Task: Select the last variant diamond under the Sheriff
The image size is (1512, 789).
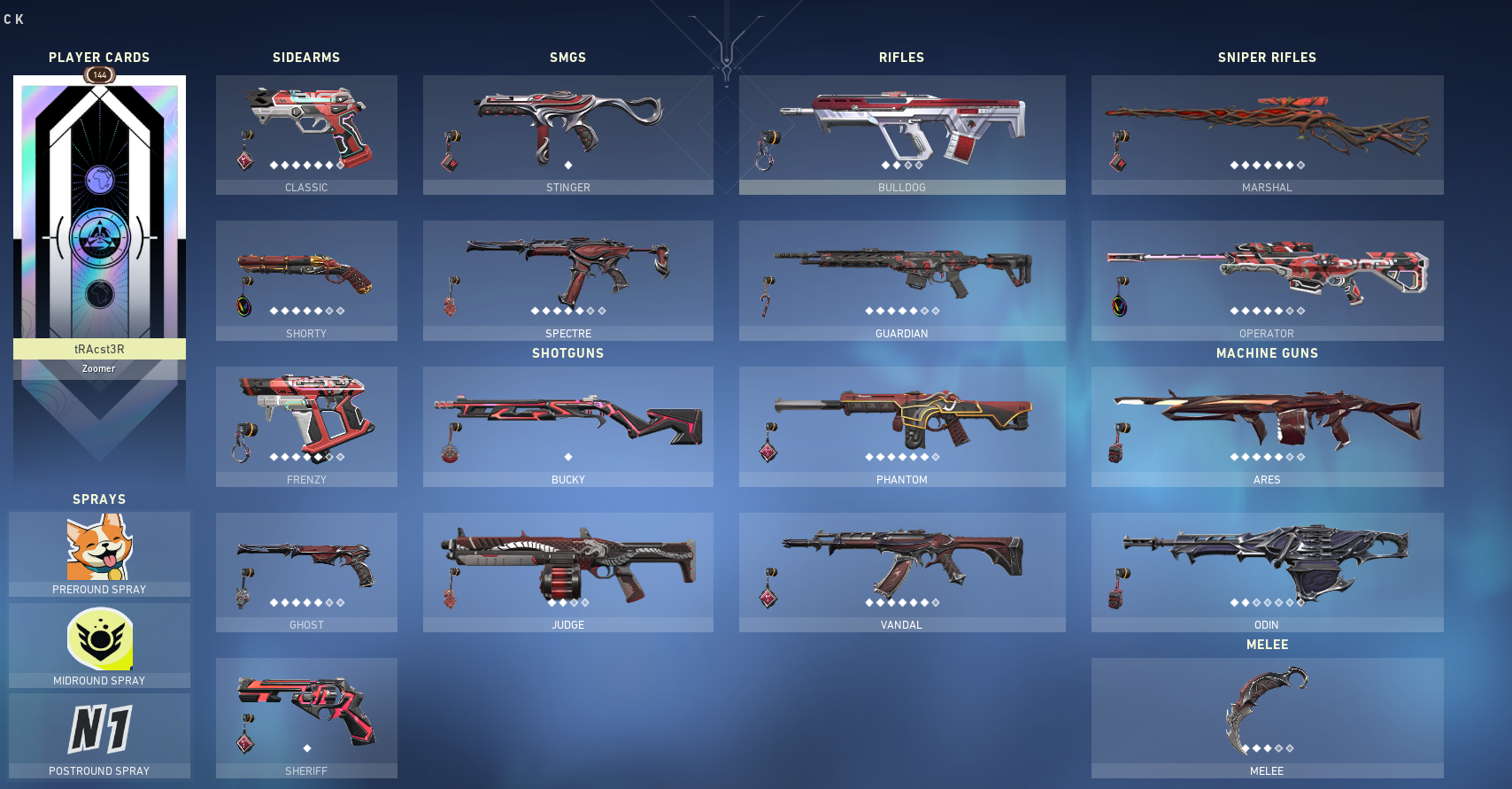Action: [306, 747]
